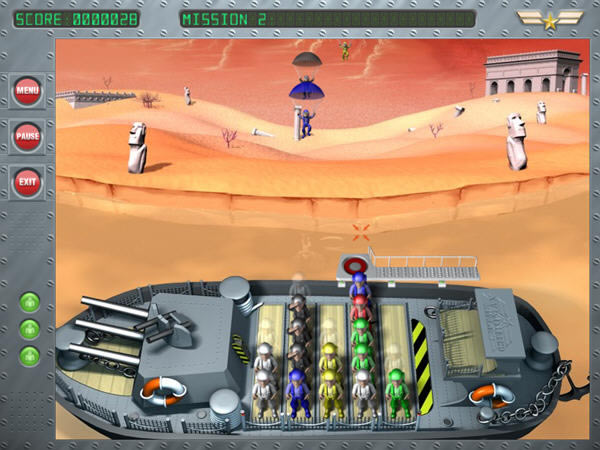Pause the game with the Pause button

tap(27, 136)
